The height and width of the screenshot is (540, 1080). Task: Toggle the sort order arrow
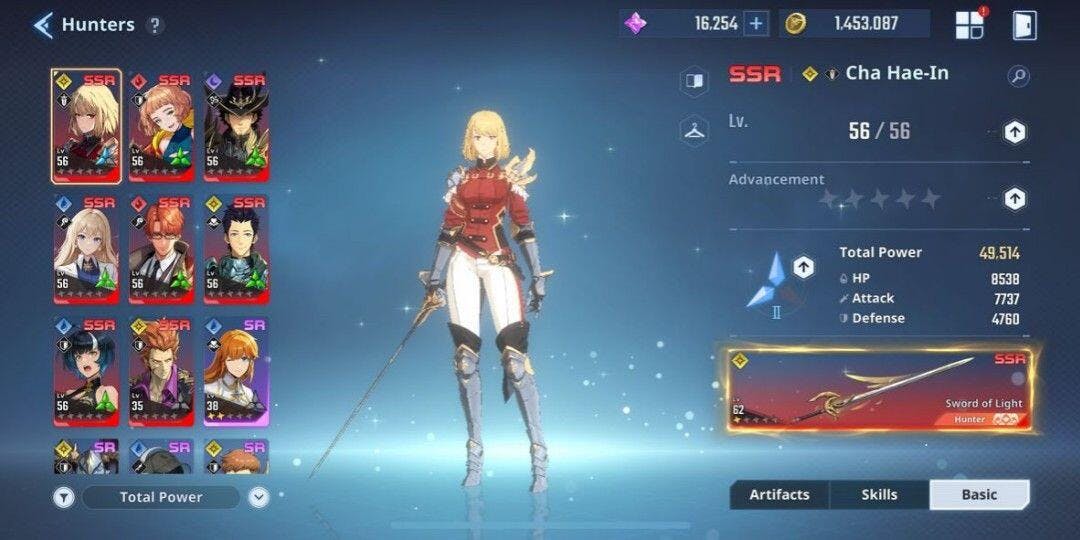click(258, 497)
